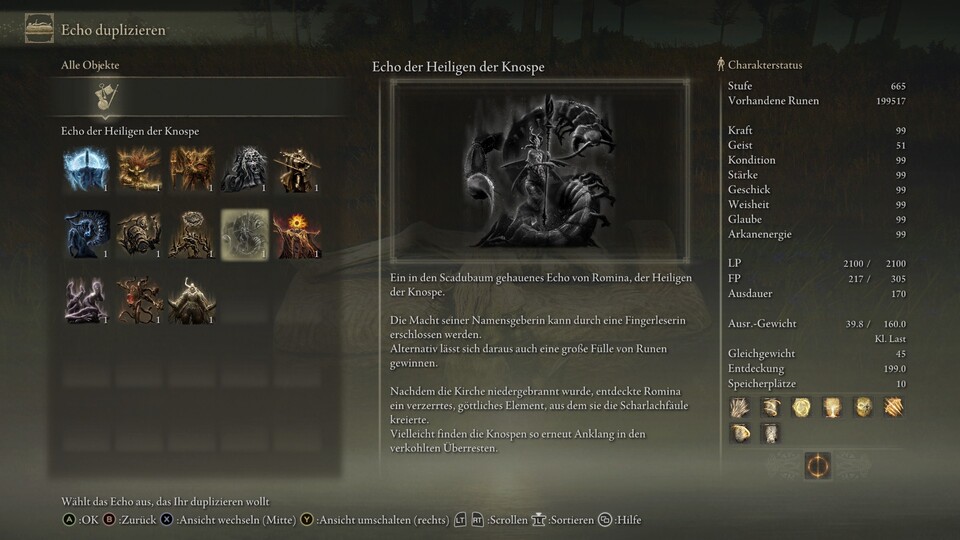
Task: Choose the golden lion dancer echo
Action: (x=137, y=169)
